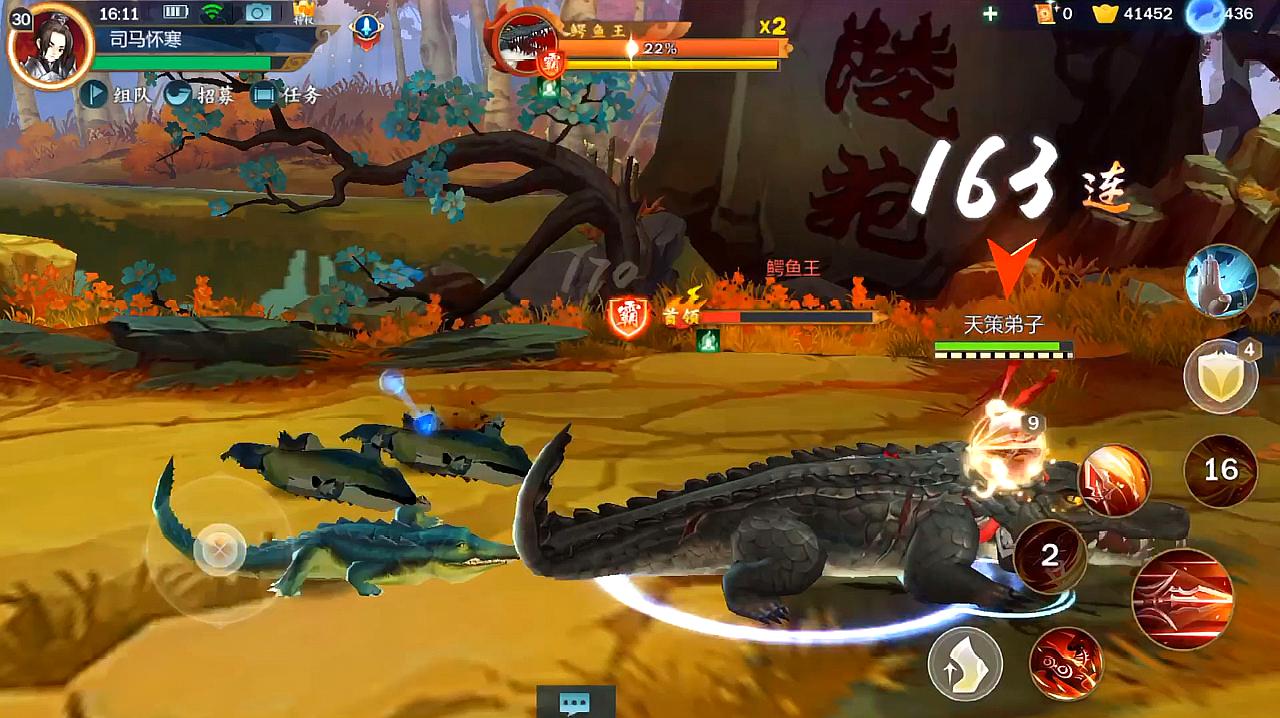This screenshot has width=1280, height=718.
Task: Activate the fiery slash skill
Action: tap(1114, 481)
